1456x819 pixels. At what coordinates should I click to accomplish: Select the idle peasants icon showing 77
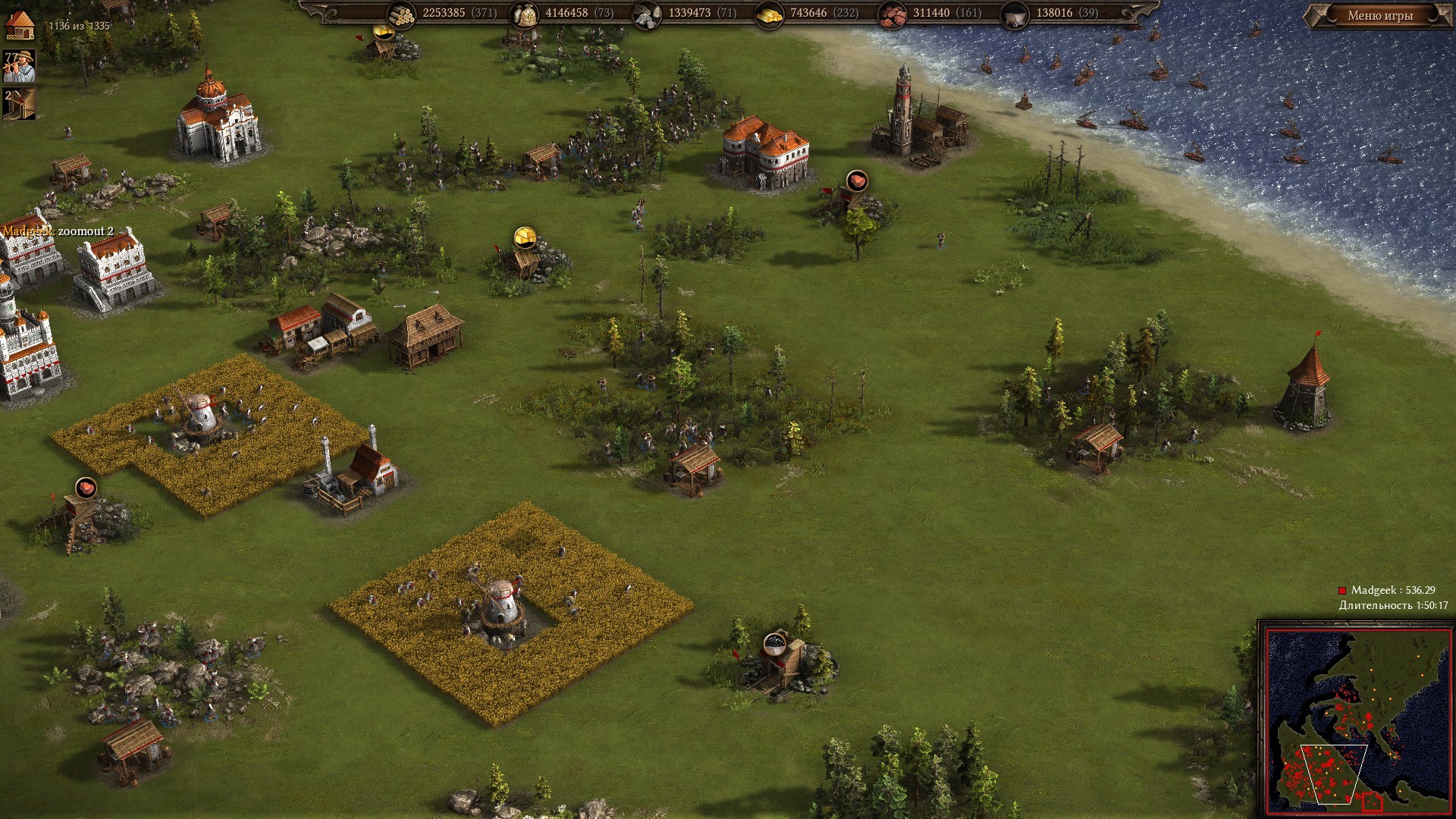point(20,66)
